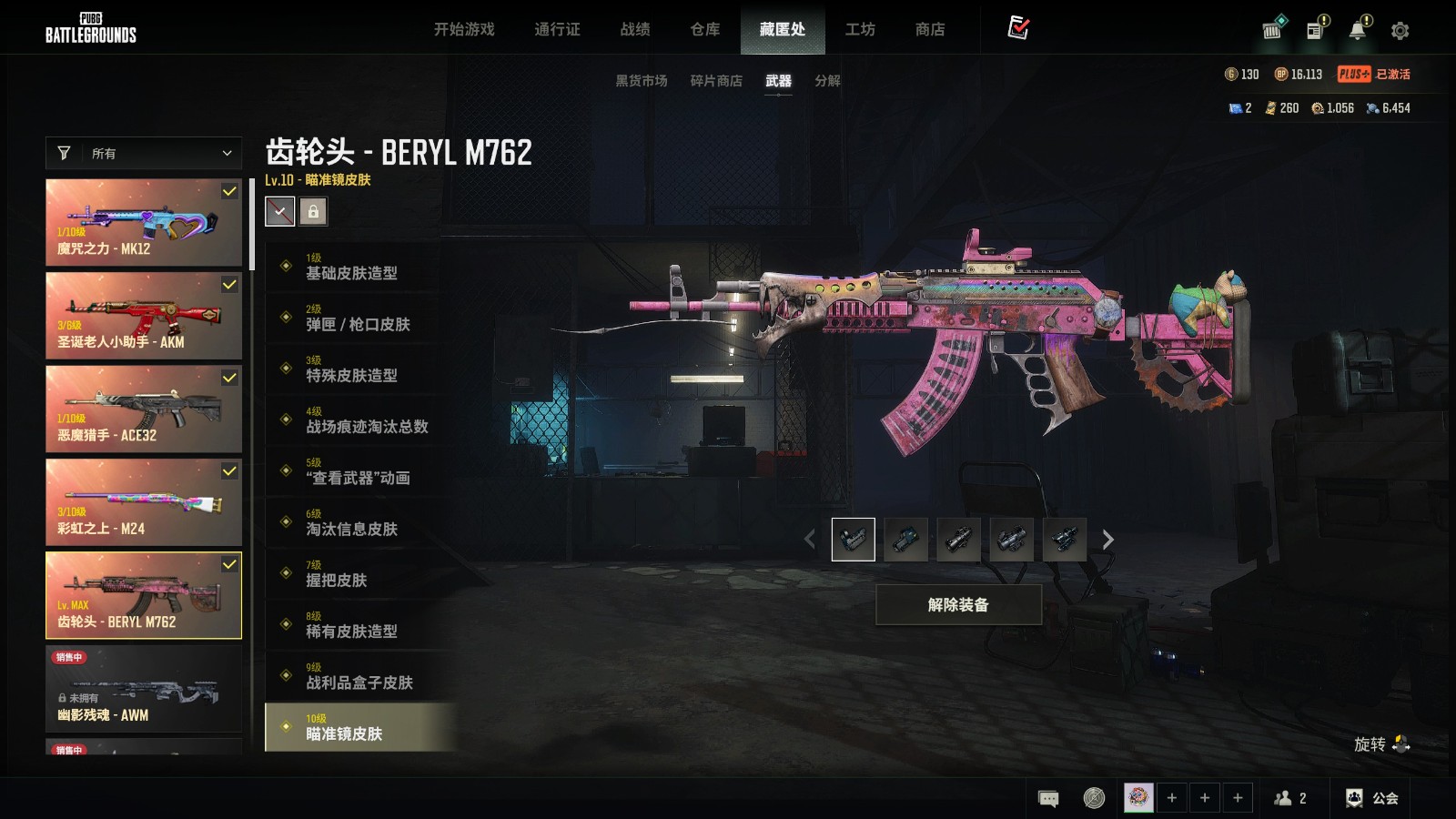Open the settings gear icon

tap(1400, 31)
